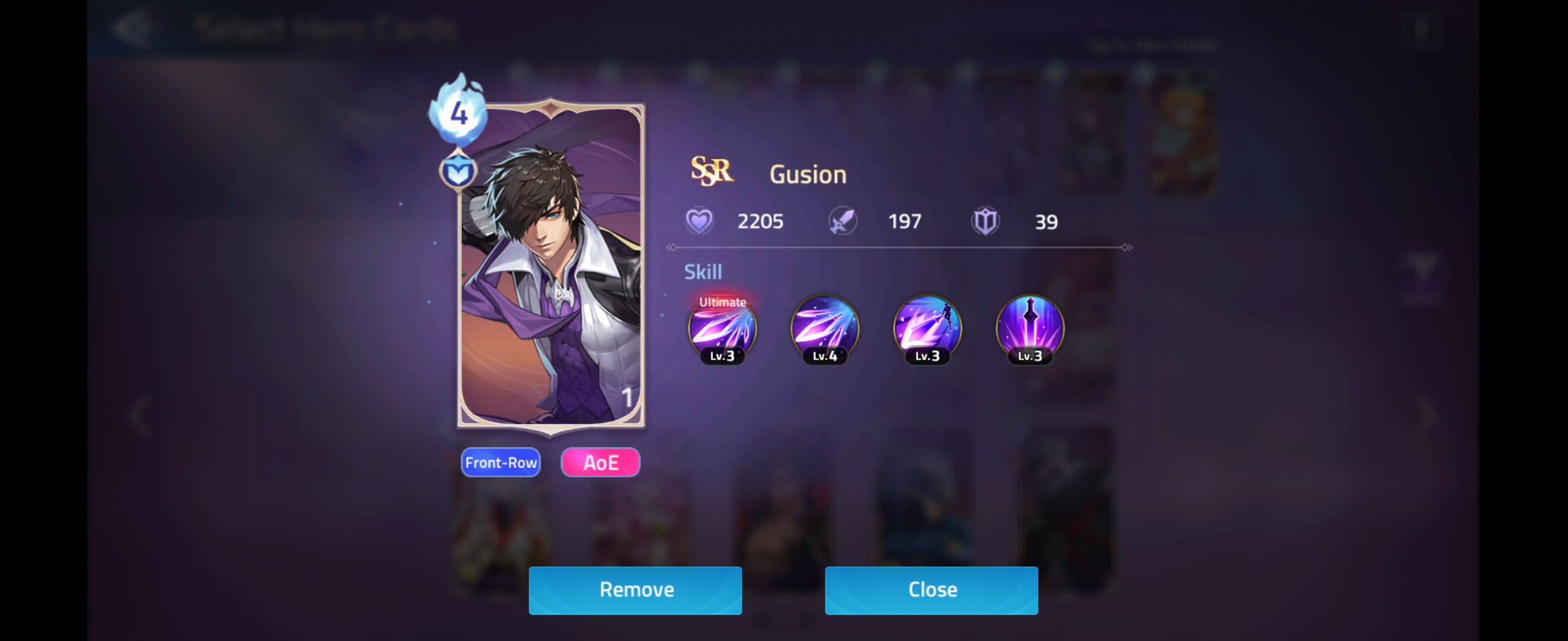Open the Lv.4 second skill icon
1568x641 pixels.
[825, 330]
